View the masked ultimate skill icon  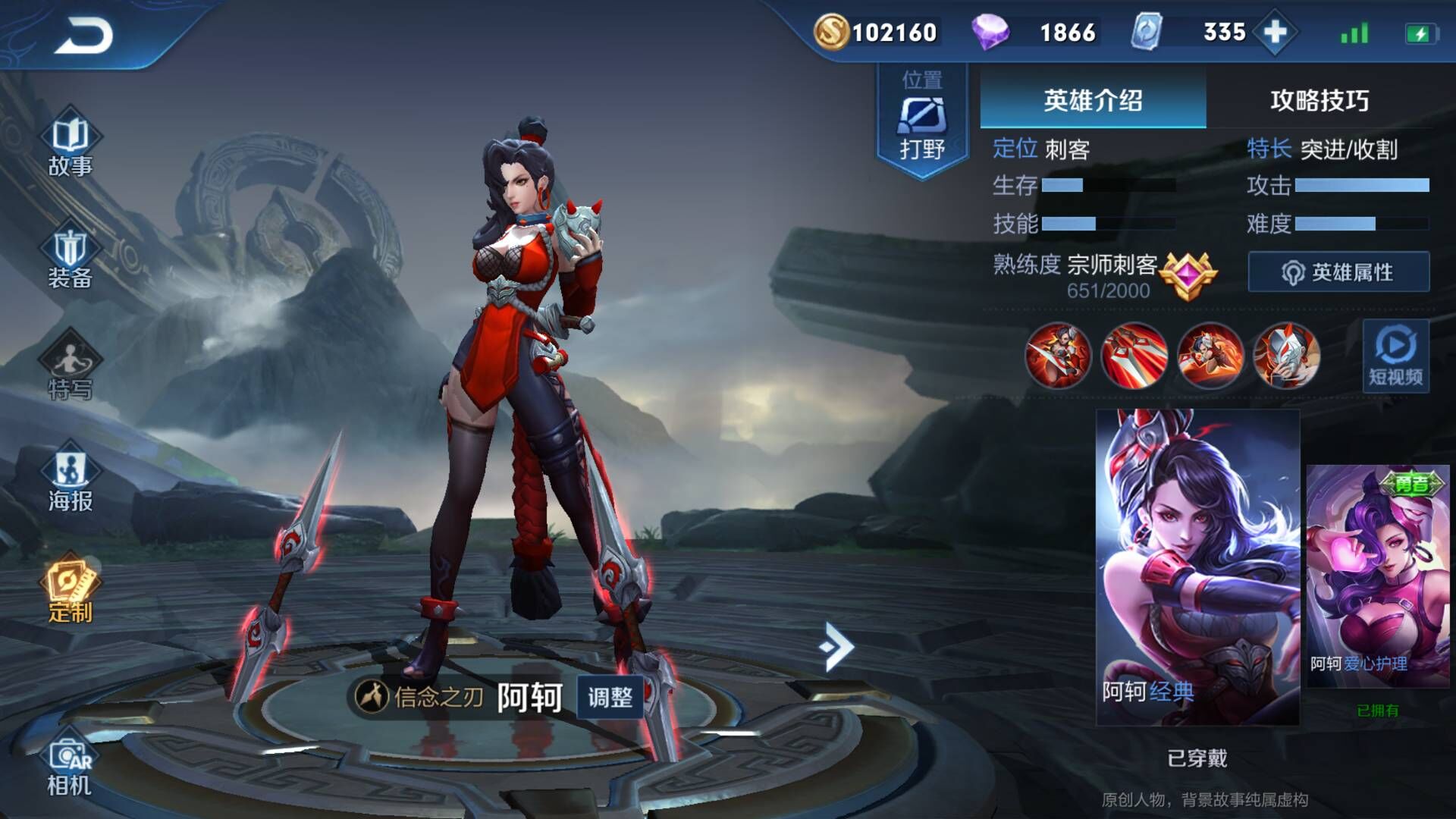click(x=1287, y=356)
